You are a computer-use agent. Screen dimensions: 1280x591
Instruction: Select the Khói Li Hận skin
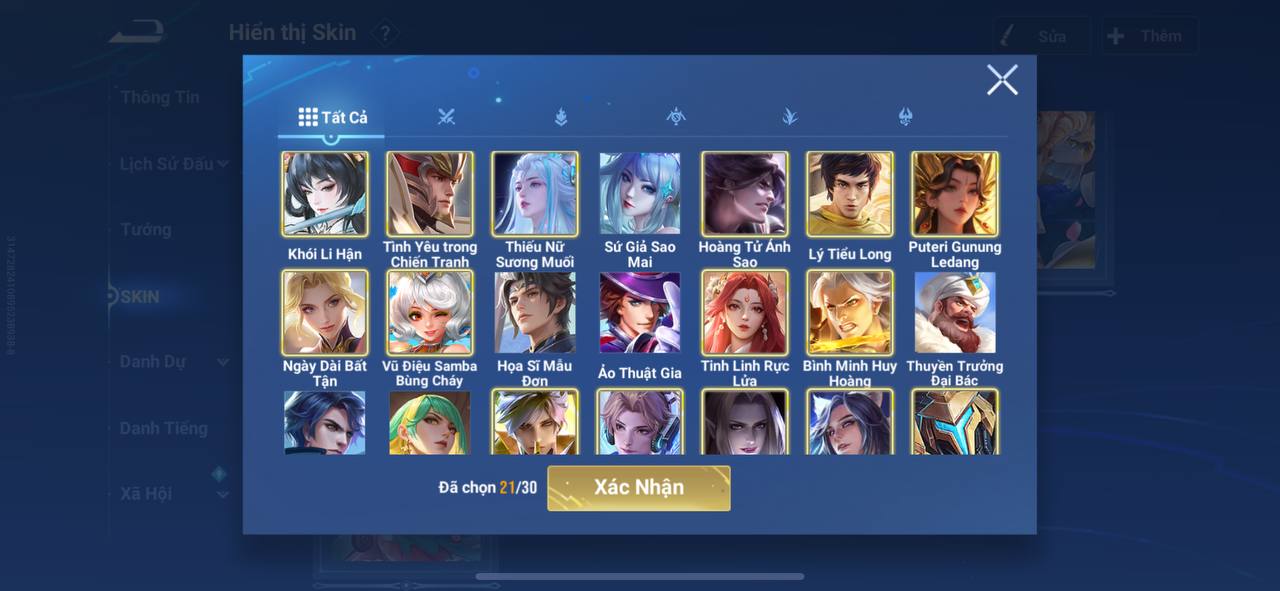point(325,194)
